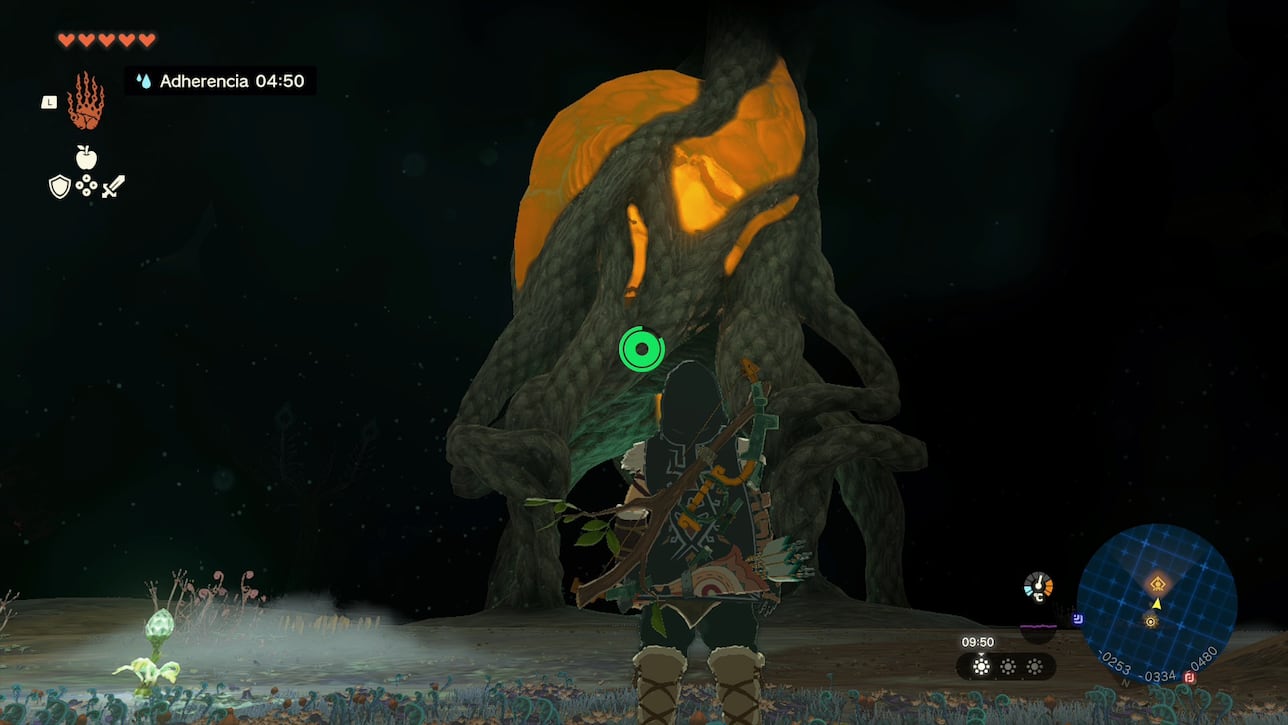This screenshot has height=725, width=1288.
Task: Click the rightmost dimmed flower indicator
Action: point(1034,667)
